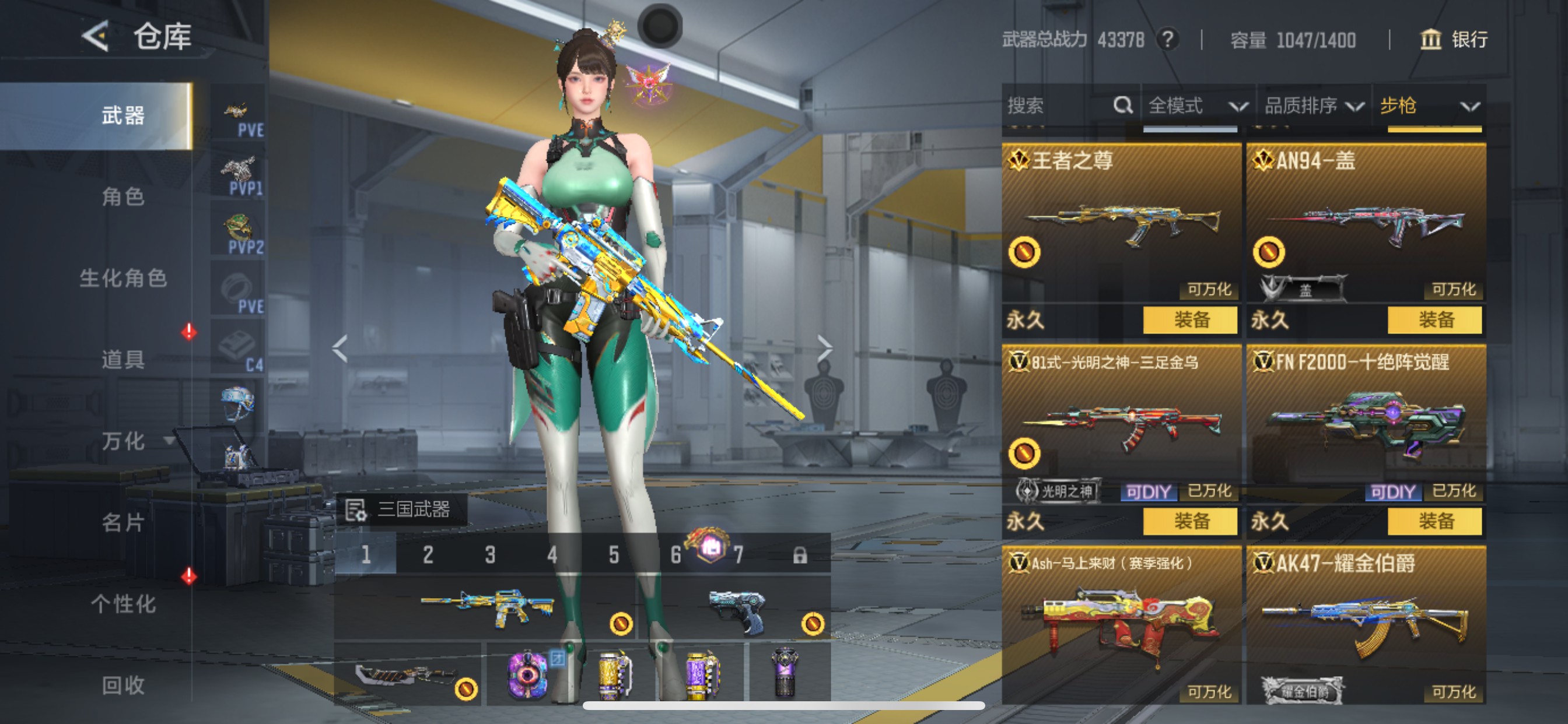Switch to the 名片 name card category

[123, 522]
